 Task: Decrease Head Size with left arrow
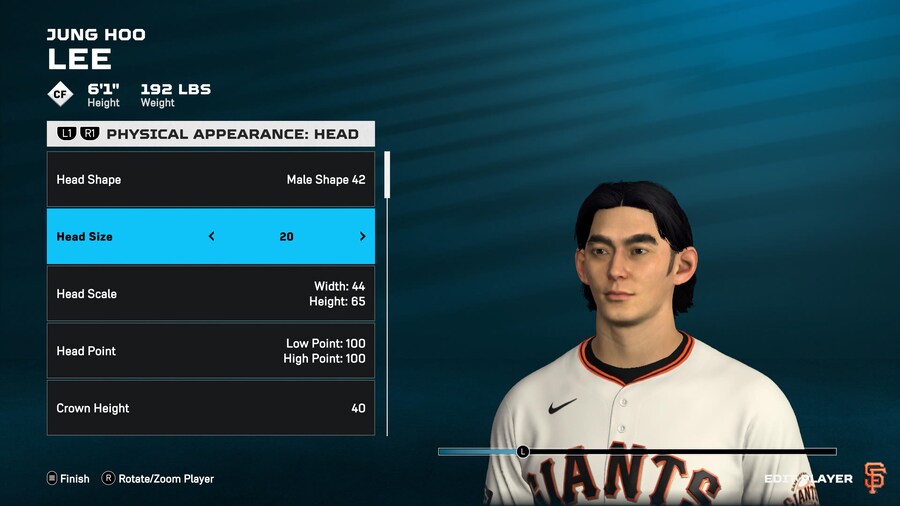click(211, 237)
